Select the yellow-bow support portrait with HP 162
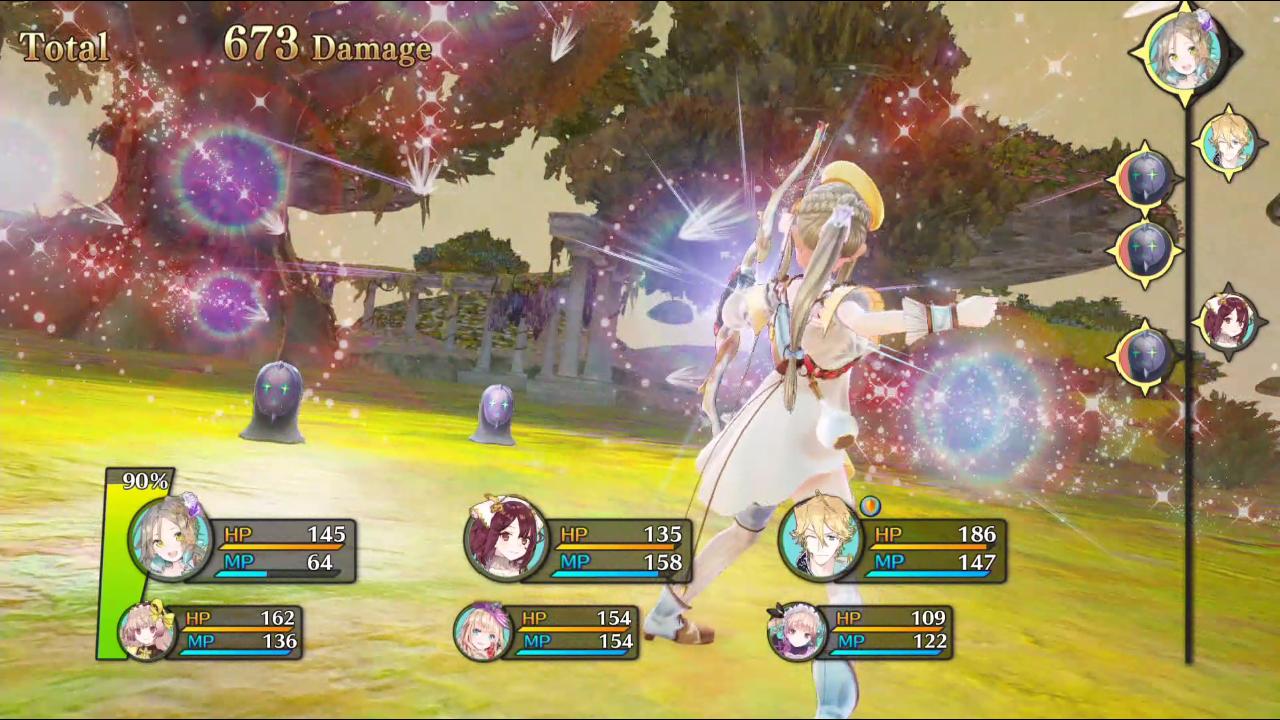The width and height of the screenshot is (1280, 720). [x=147, y=631]
